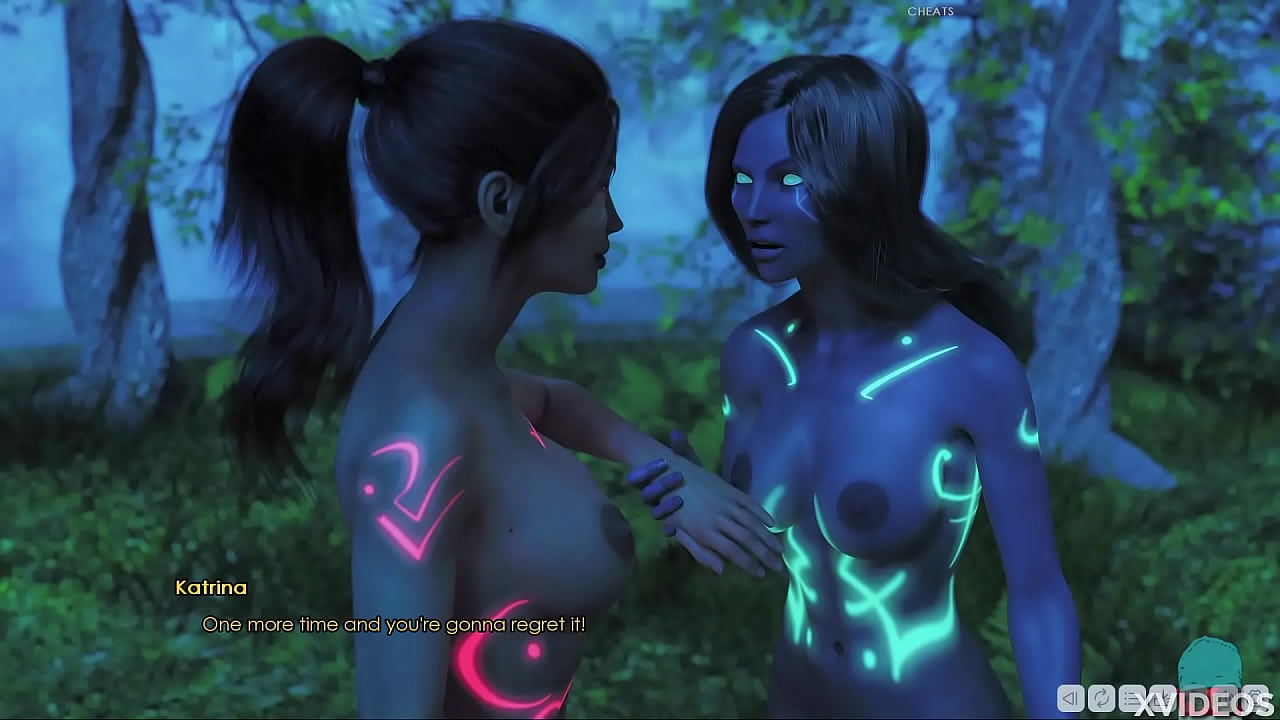
Task: Click the dialogue text to advance
Action: (x=395, y=625)
